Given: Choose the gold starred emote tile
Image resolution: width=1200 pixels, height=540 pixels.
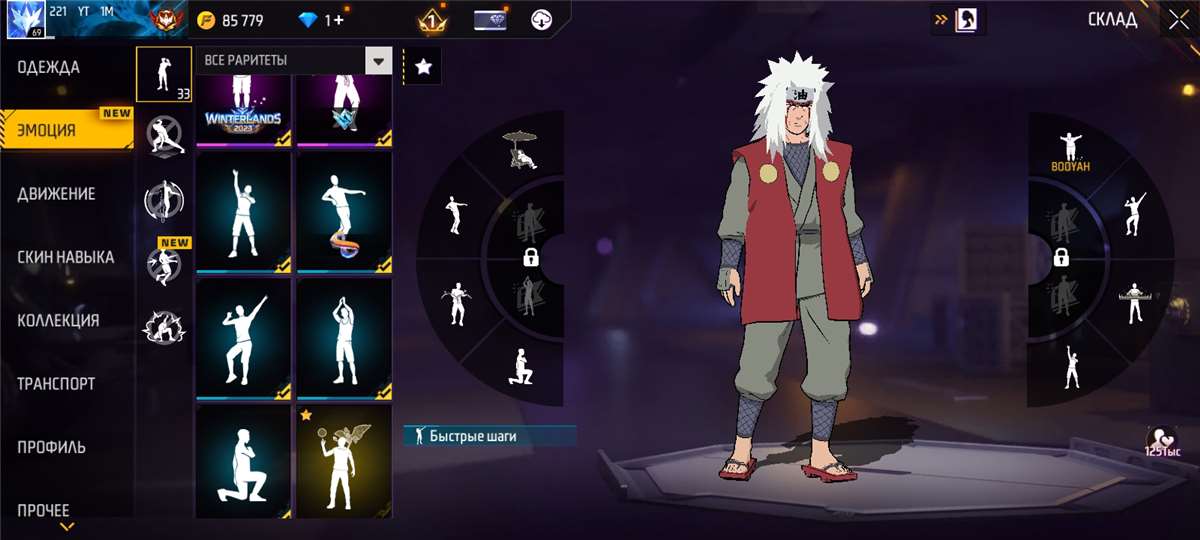Looking at the screenshot, I should [x=344, y=462].
